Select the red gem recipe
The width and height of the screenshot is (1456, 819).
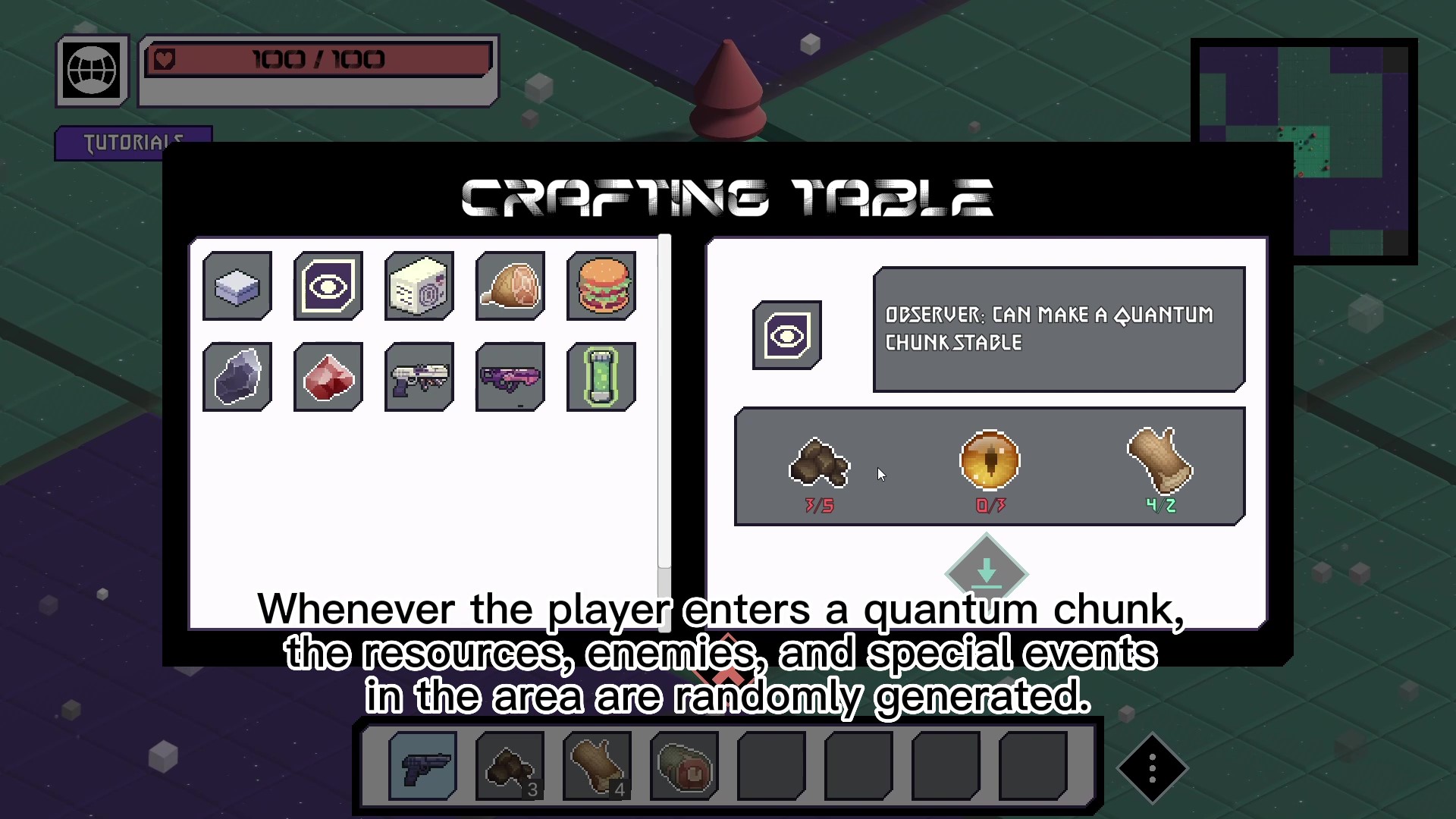click(x=328, y=378)
